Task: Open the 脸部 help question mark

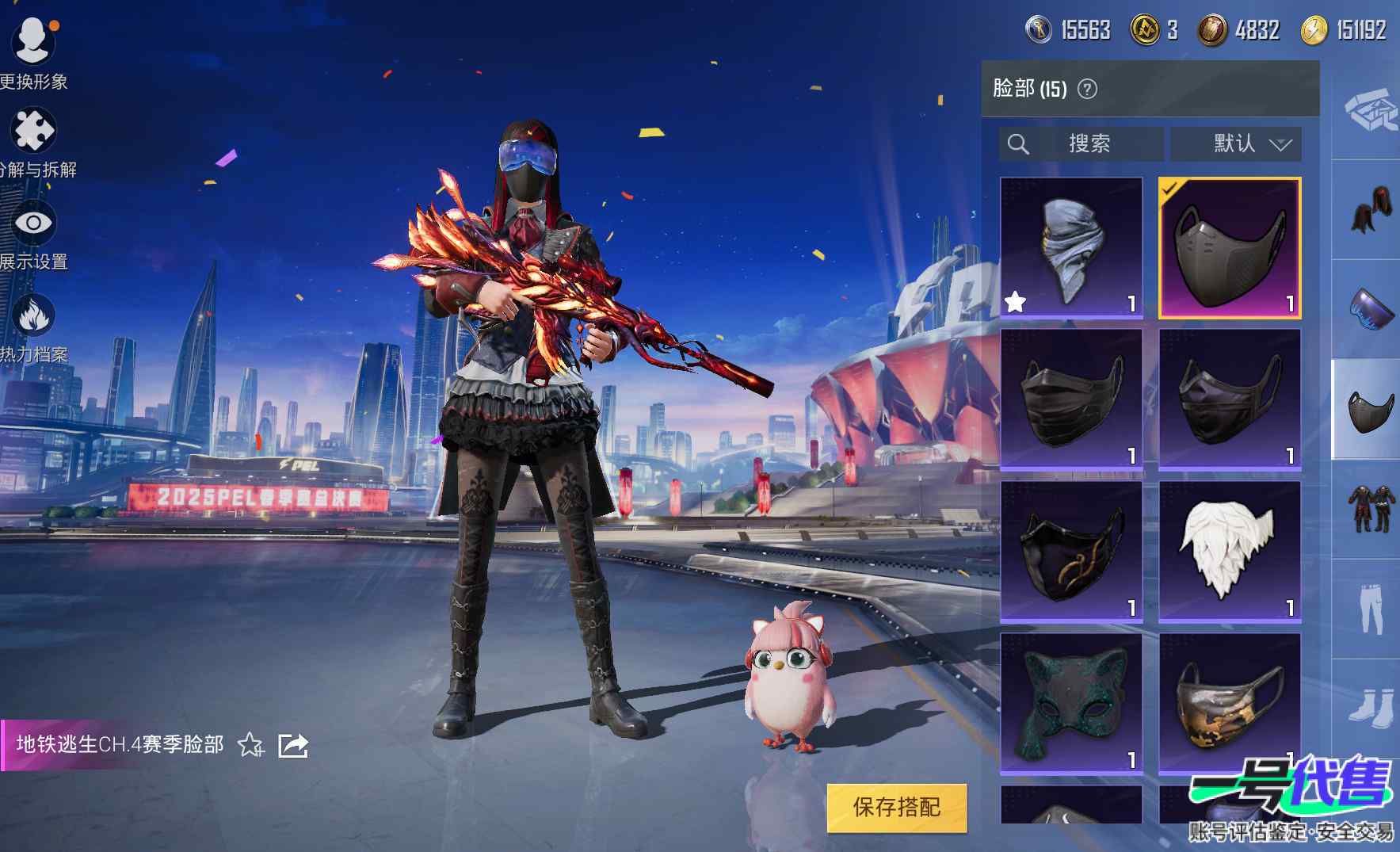Action: tap(1088, 89)
